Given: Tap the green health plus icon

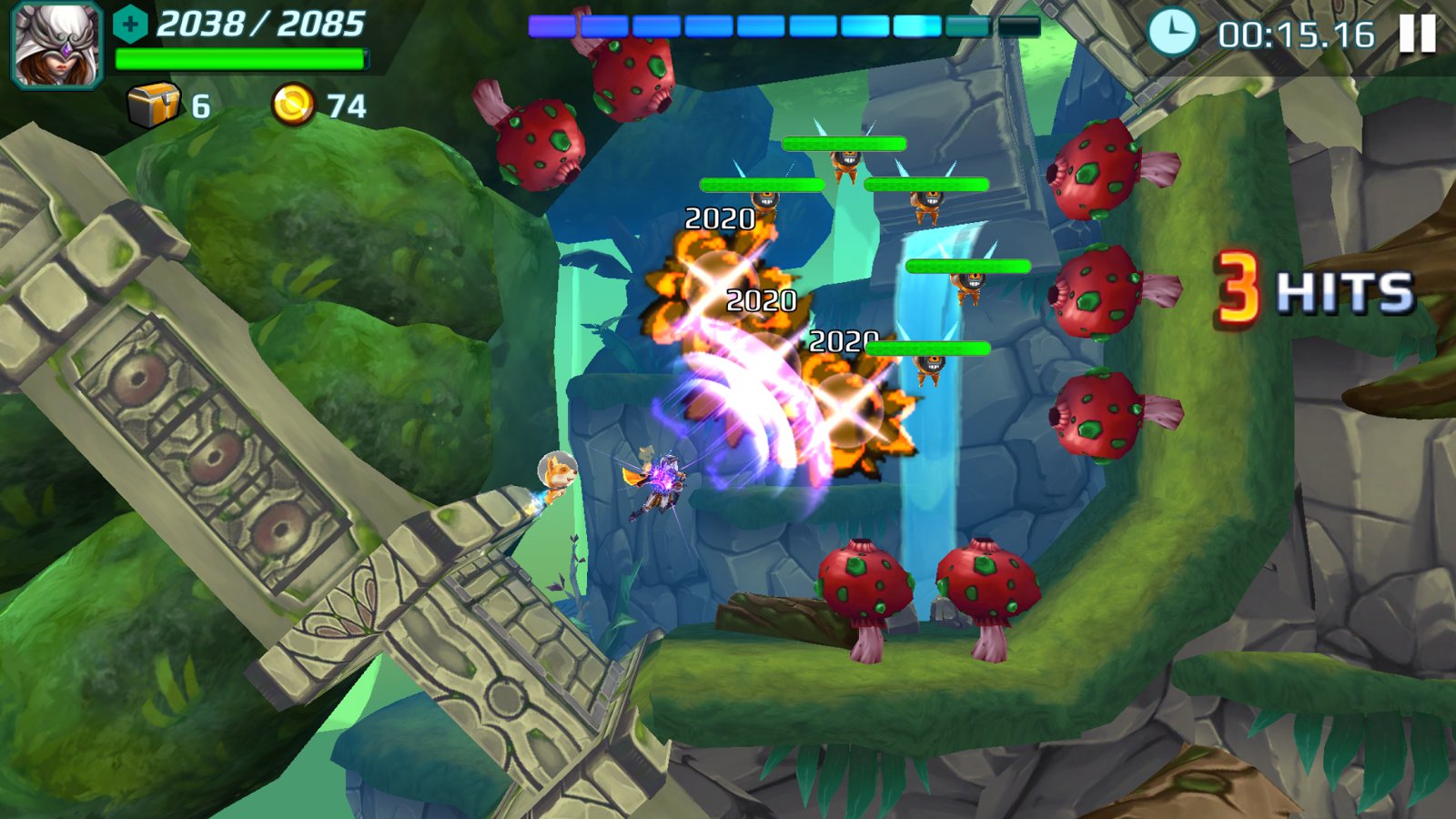Looking at the screenshot, I should pyautogui.click(x=130, y=24).
